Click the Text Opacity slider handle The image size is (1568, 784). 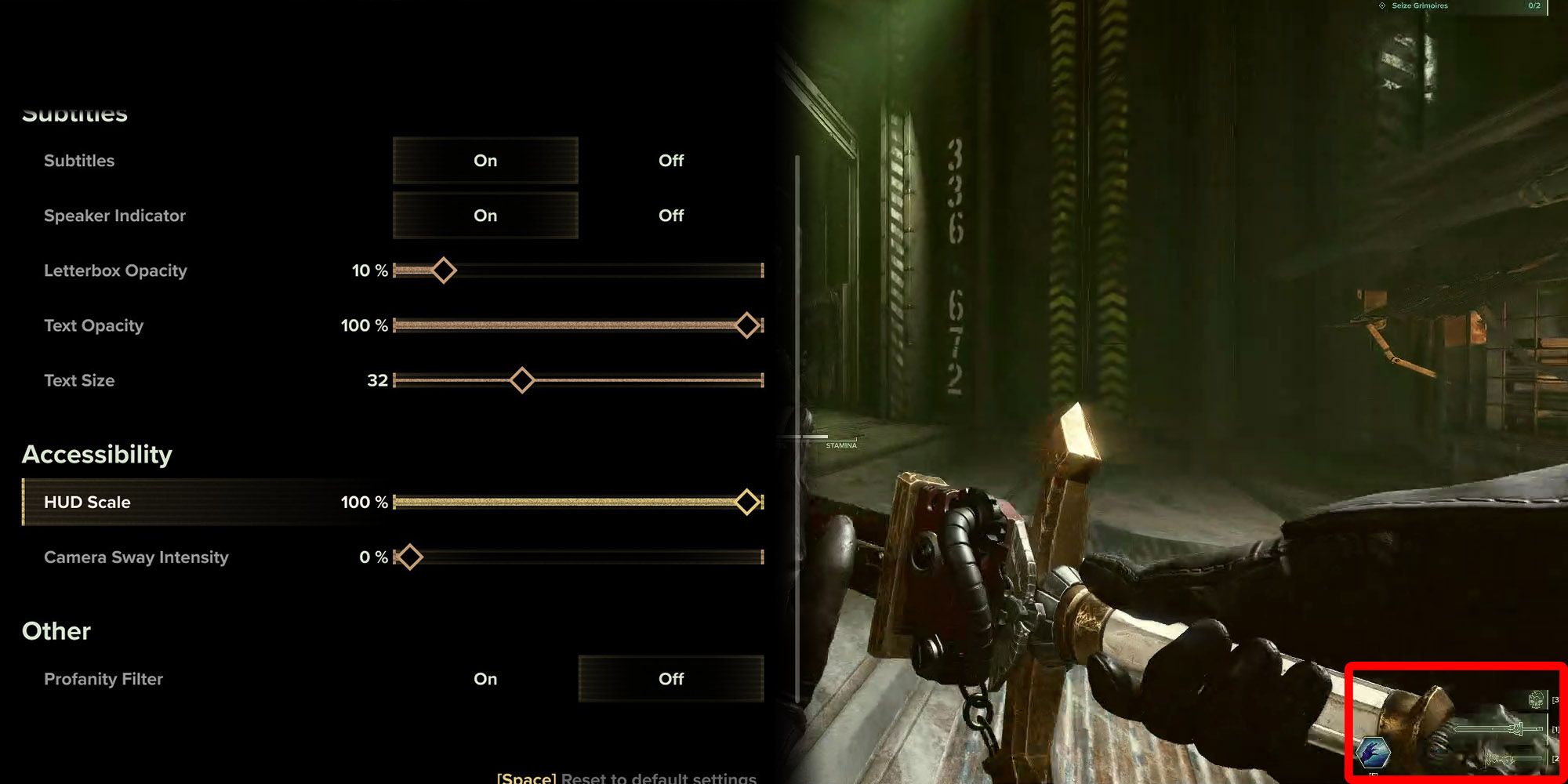747,325
